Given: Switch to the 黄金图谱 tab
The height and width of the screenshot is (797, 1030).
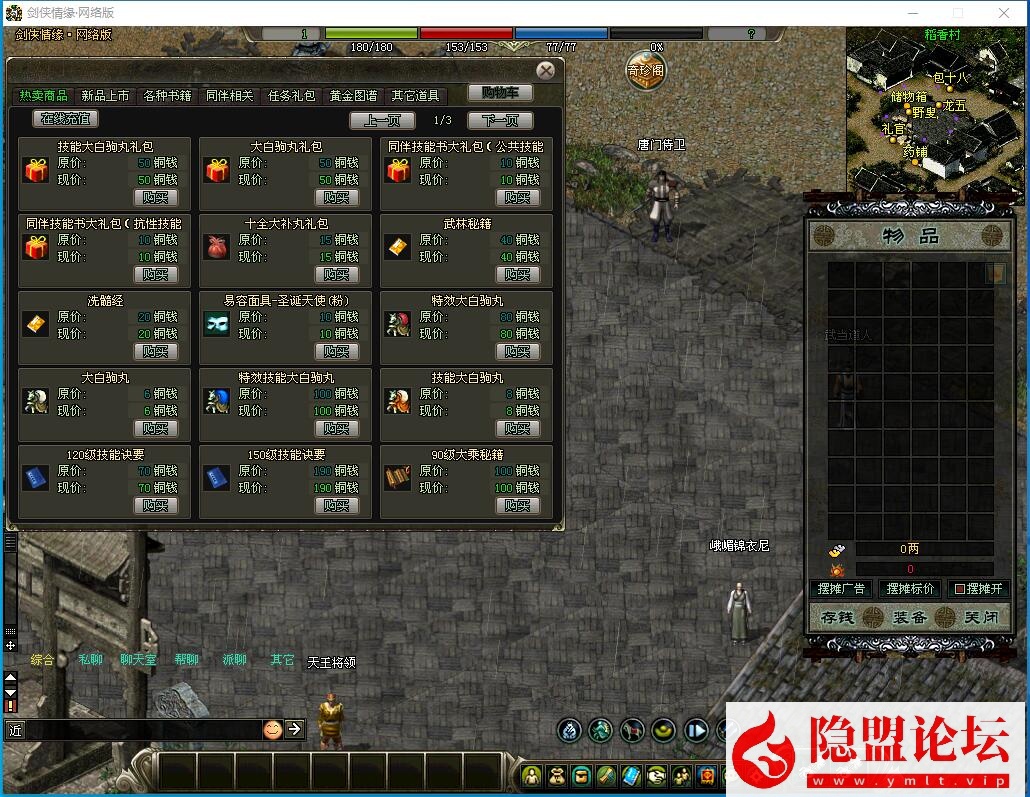Looking at the screenshot, I should (353, 96).
